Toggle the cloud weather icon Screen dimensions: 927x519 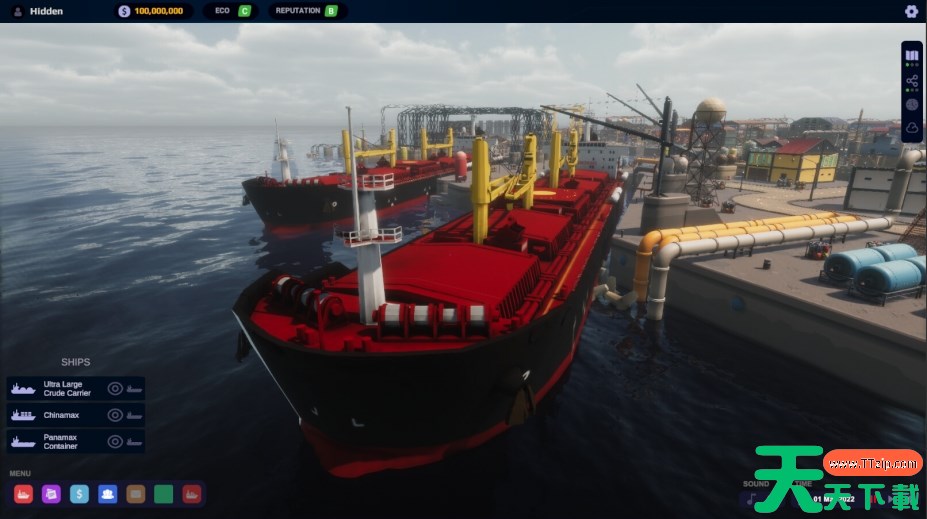[x=912, y=128]
